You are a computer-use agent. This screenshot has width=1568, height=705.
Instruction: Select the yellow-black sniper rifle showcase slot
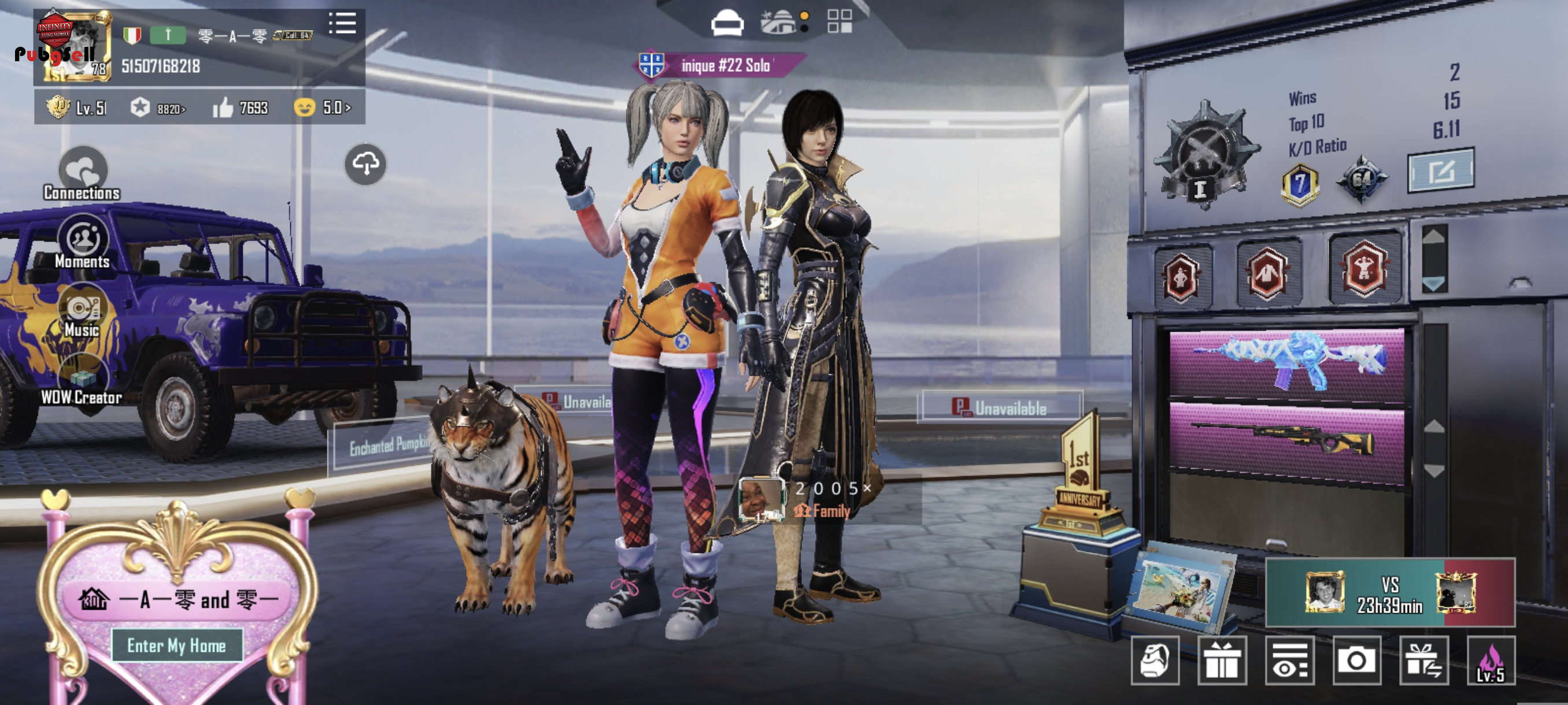coord(1287,441)
